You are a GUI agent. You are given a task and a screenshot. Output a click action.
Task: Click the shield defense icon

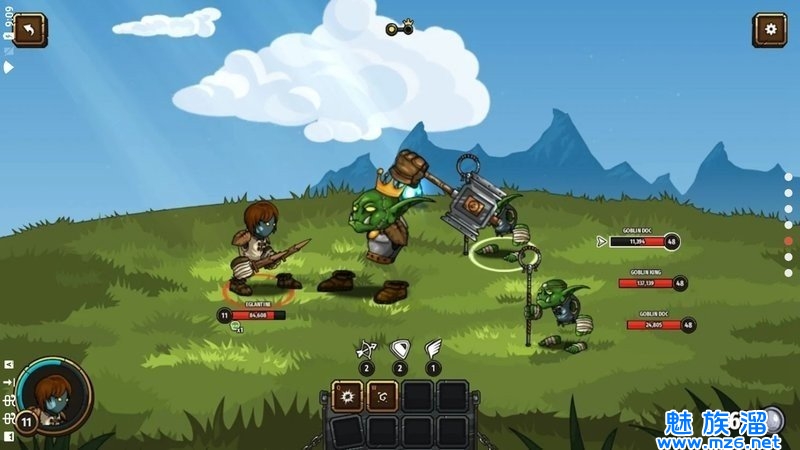point(399,350)
